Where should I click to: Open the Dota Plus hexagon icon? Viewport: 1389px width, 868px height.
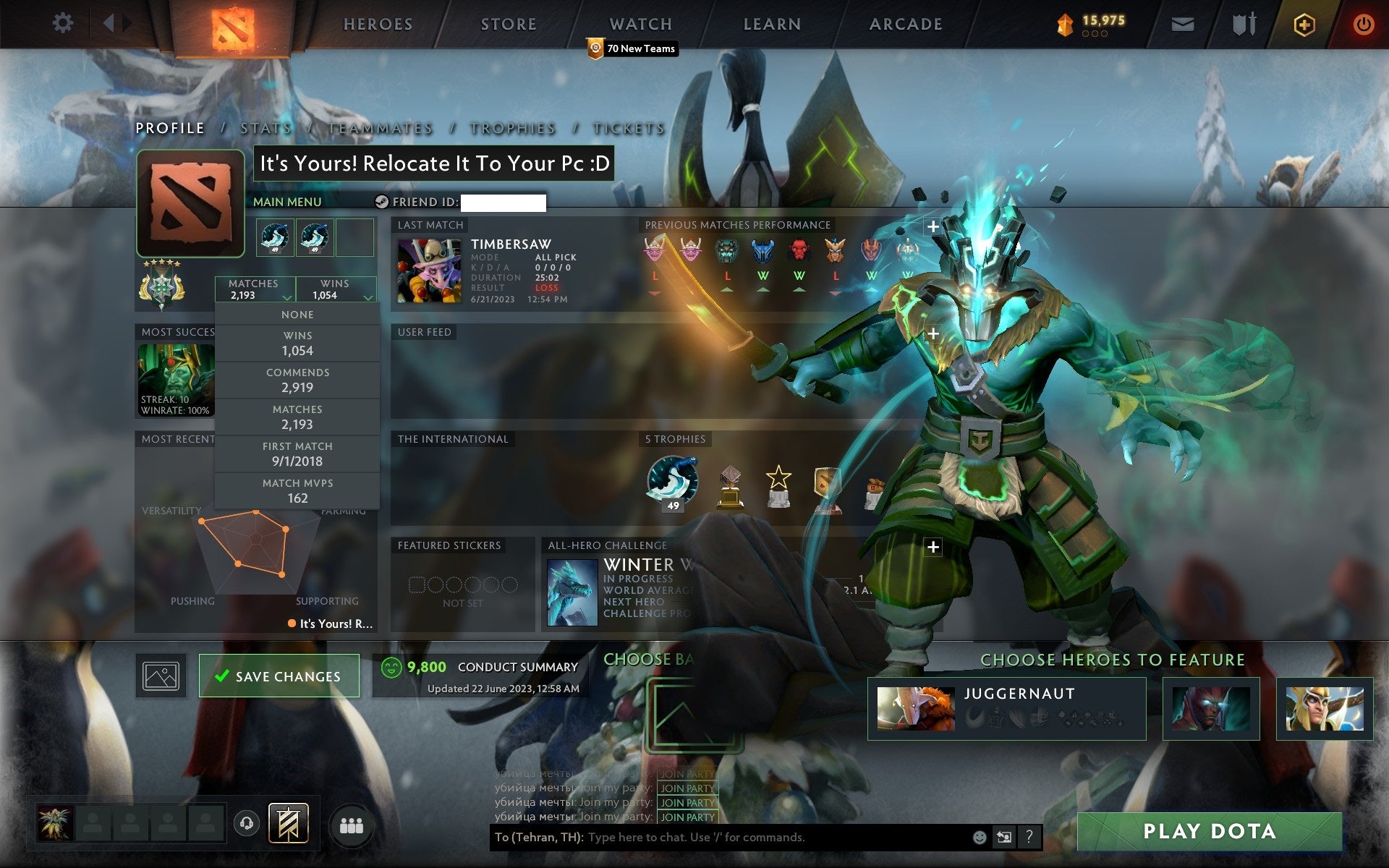[1302, 23]
